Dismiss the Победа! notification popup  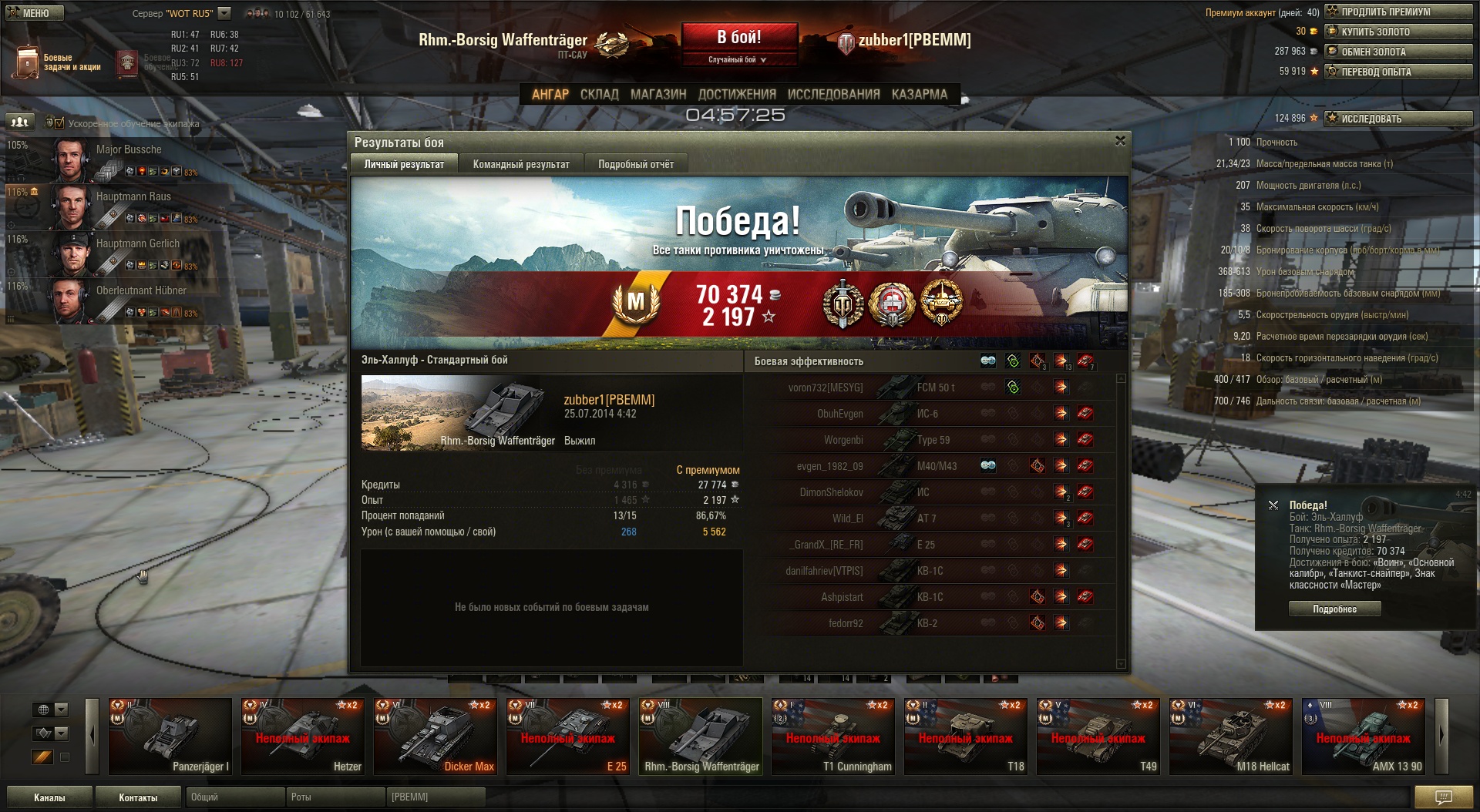(x=1273, y=505)
